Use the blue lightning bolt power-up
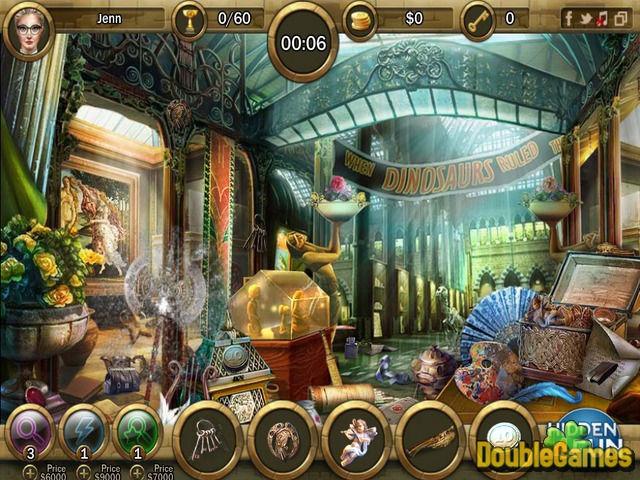 84,432
